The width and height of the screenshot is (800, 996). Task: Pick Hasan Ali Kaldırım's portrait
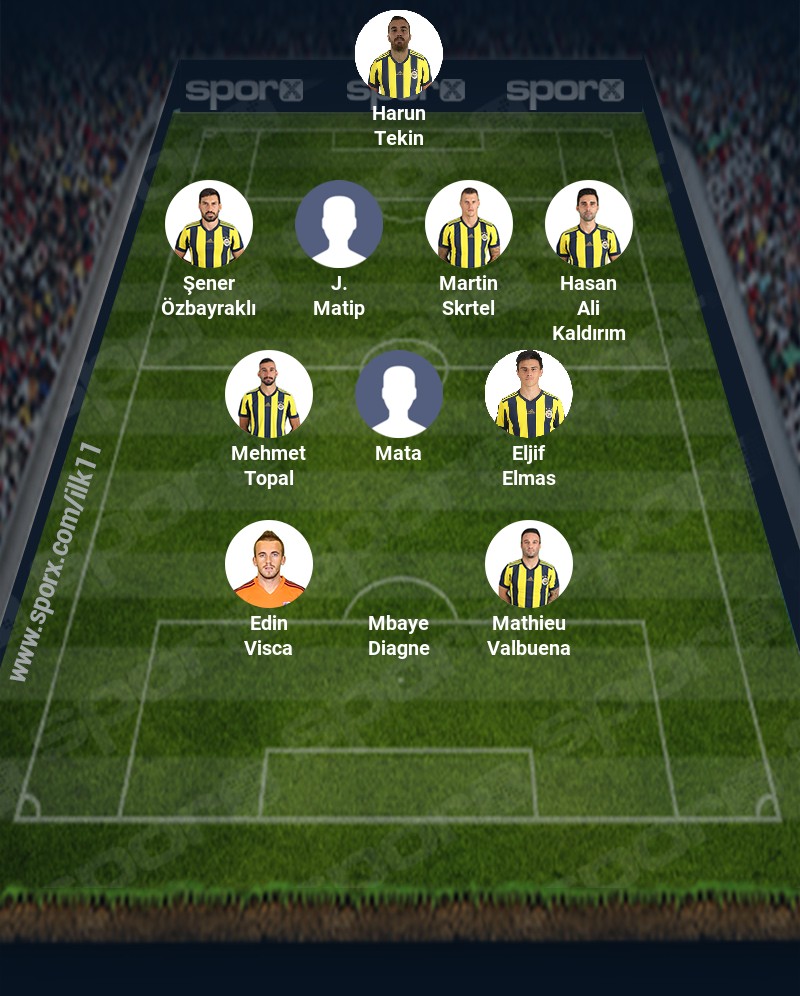(x=589, y=224)
